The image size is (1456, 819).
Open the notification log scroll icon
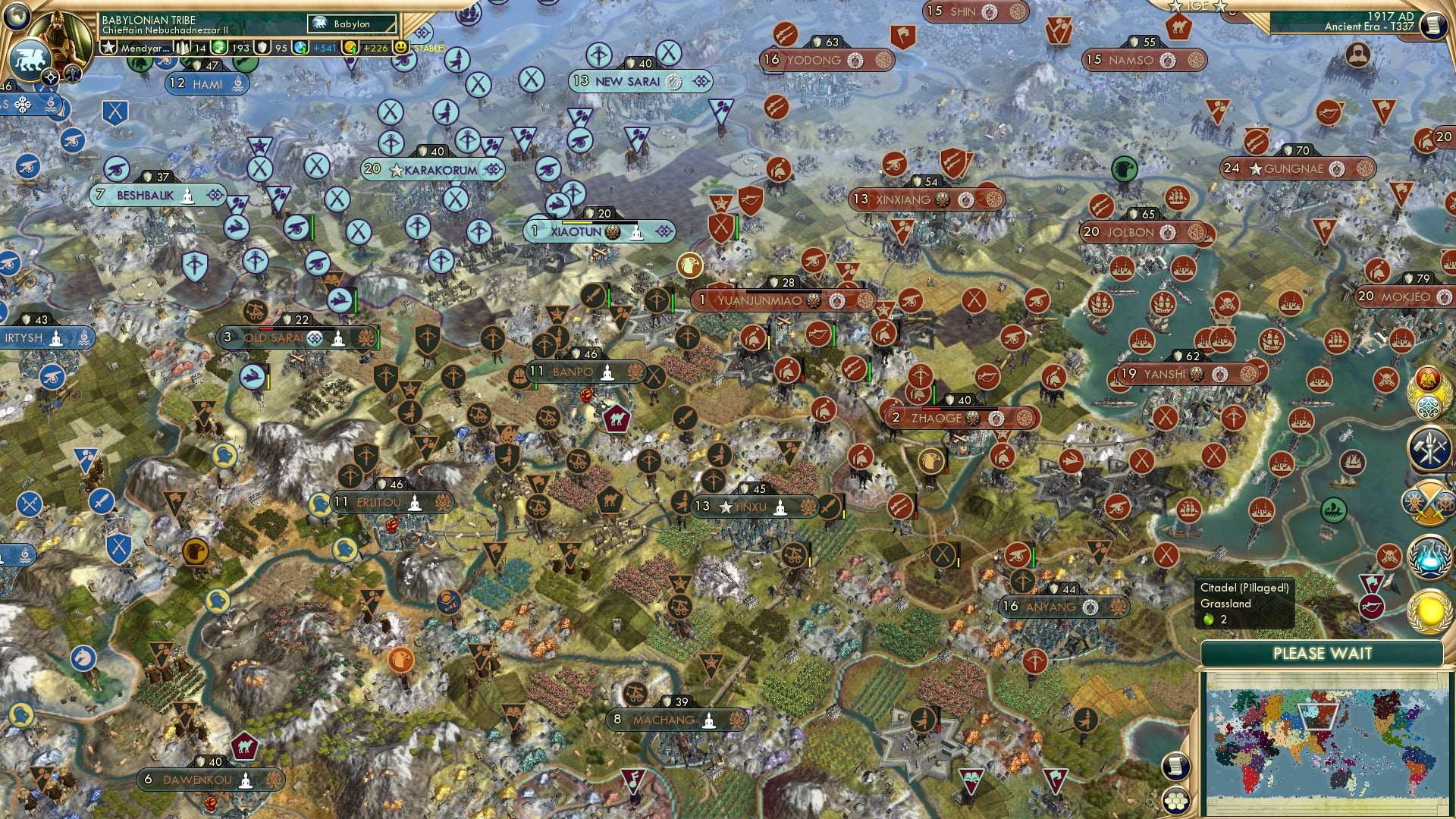pyautogui.click(x=1175, y=766)
